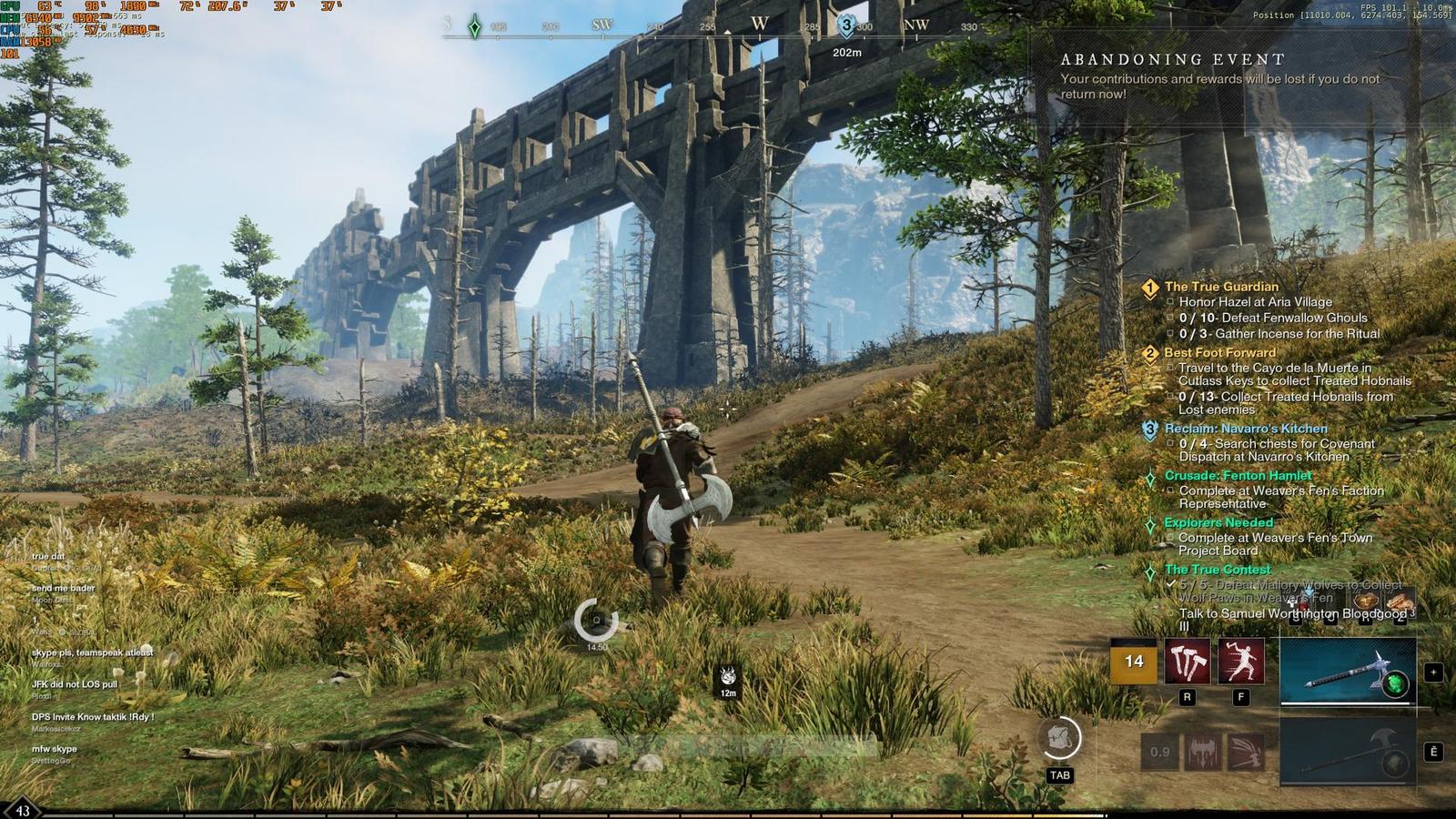Select The True Guardian quest in tracker
Image resolution: width=1456 pixels, height=819 pixels.
[x=1221, y=287]
